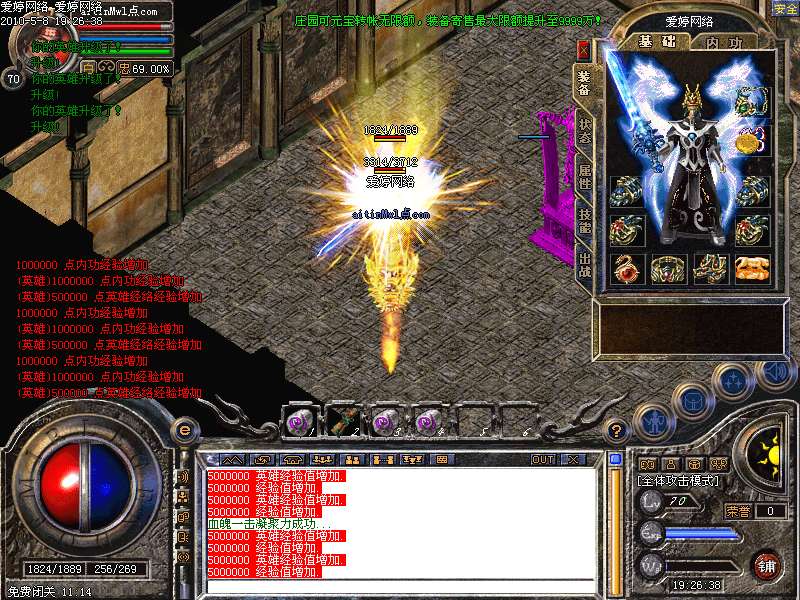Switch to the 属性 side tab
800x600 pixels.
tap(585, 180)
